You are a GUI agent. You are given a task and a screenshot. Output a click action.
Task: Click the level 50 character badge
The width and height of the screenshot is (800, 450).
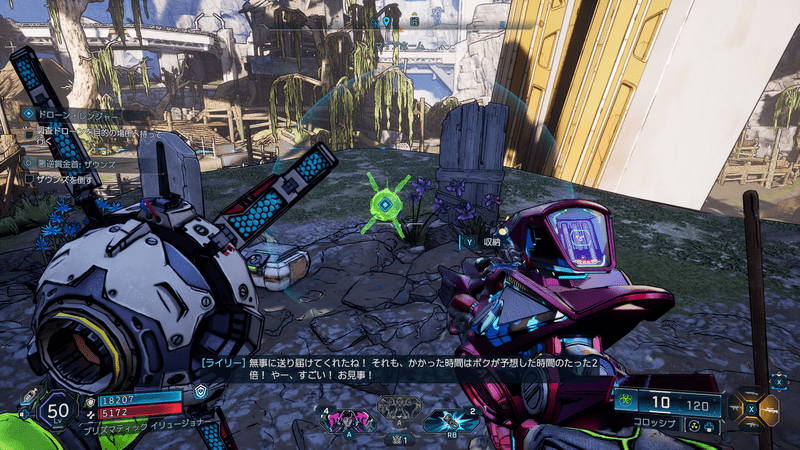[x=57, y=410]
